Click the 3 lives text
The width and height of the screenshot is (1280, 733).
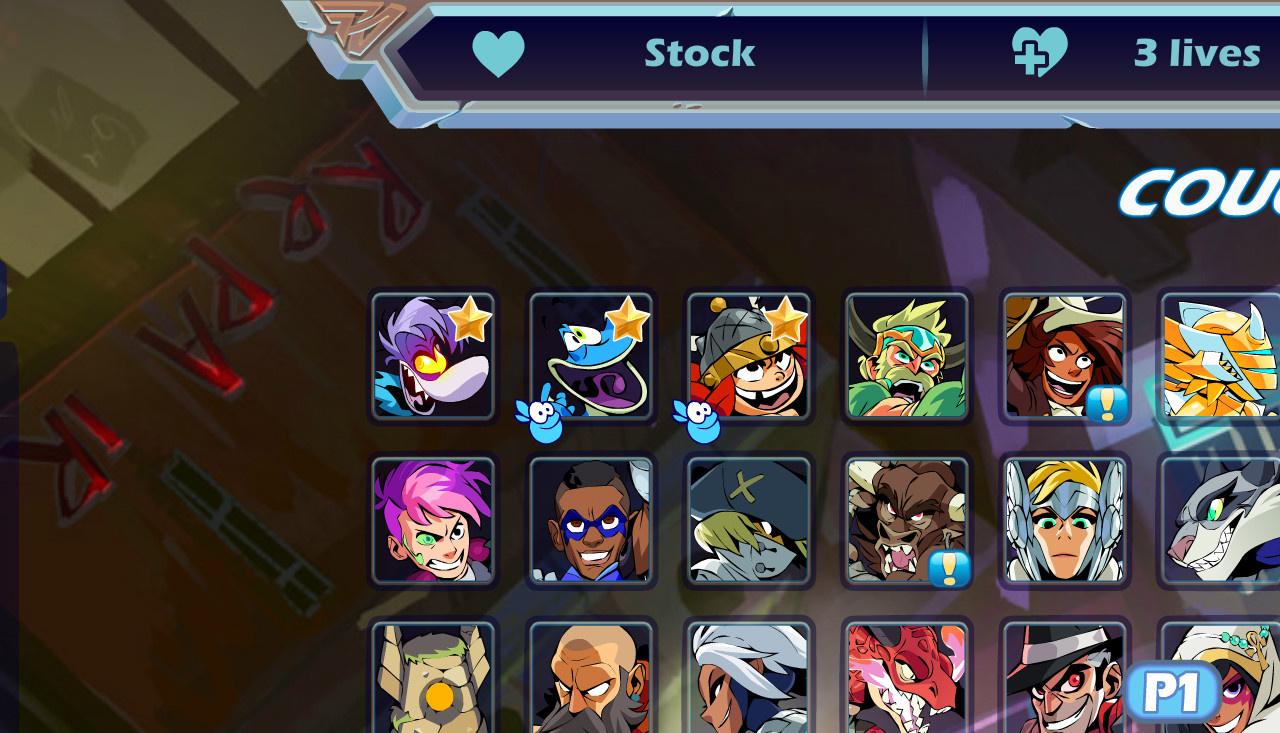tap(1197, 53)
